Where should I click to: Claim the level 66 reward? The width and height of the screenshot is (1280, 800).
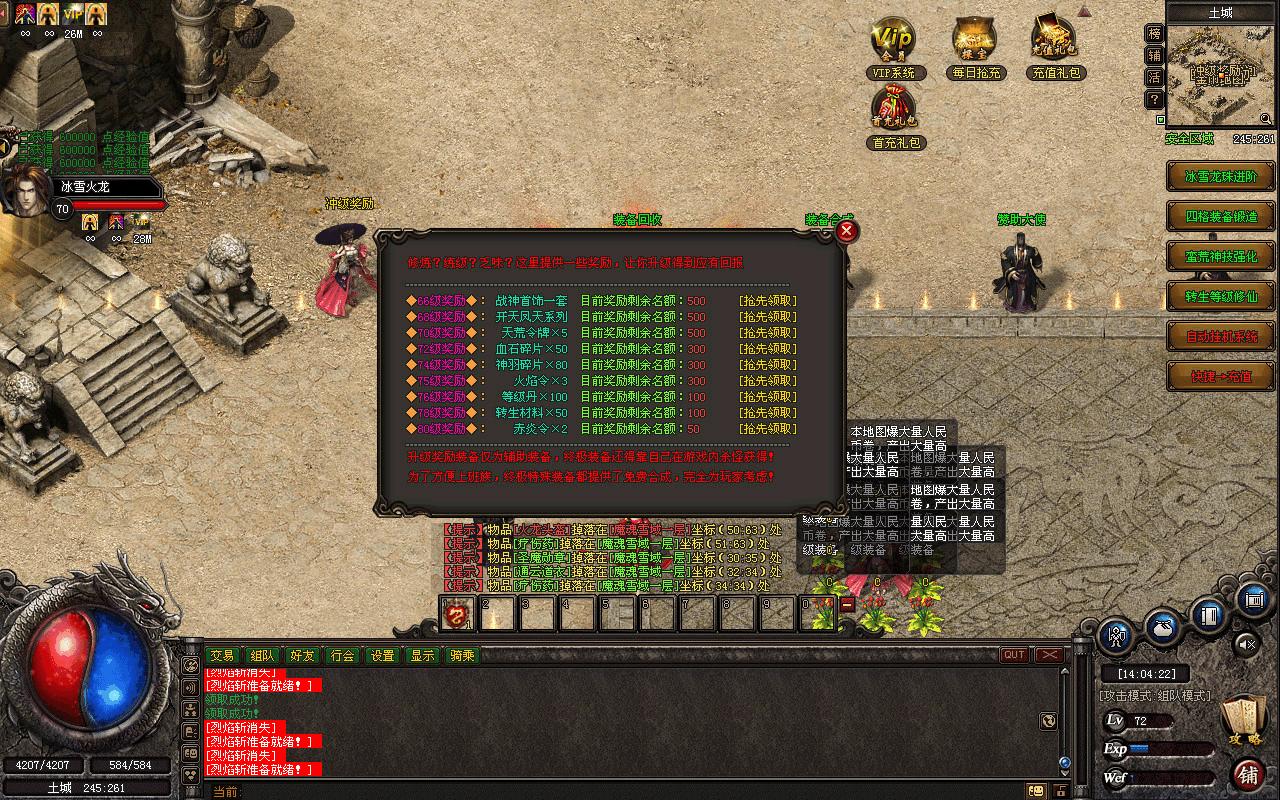(x=767, y=301)
